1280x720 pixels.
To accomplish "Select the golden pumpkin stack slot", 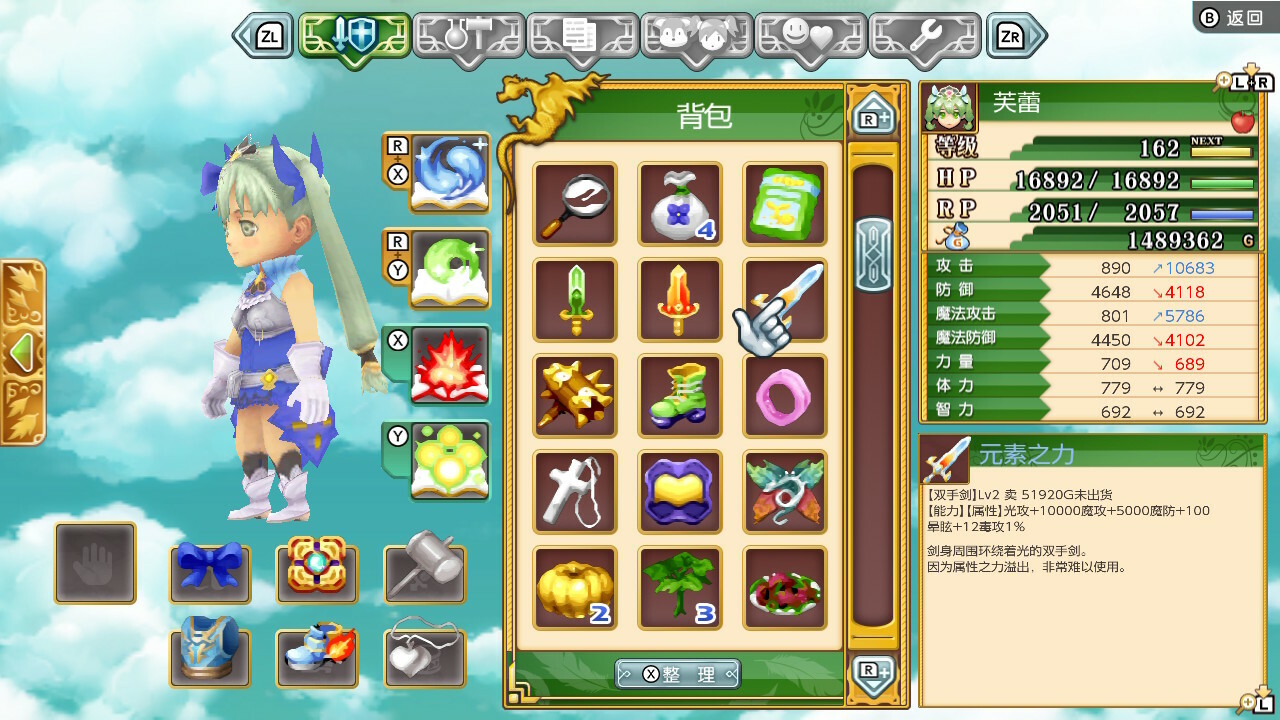I will click(575, 588).
